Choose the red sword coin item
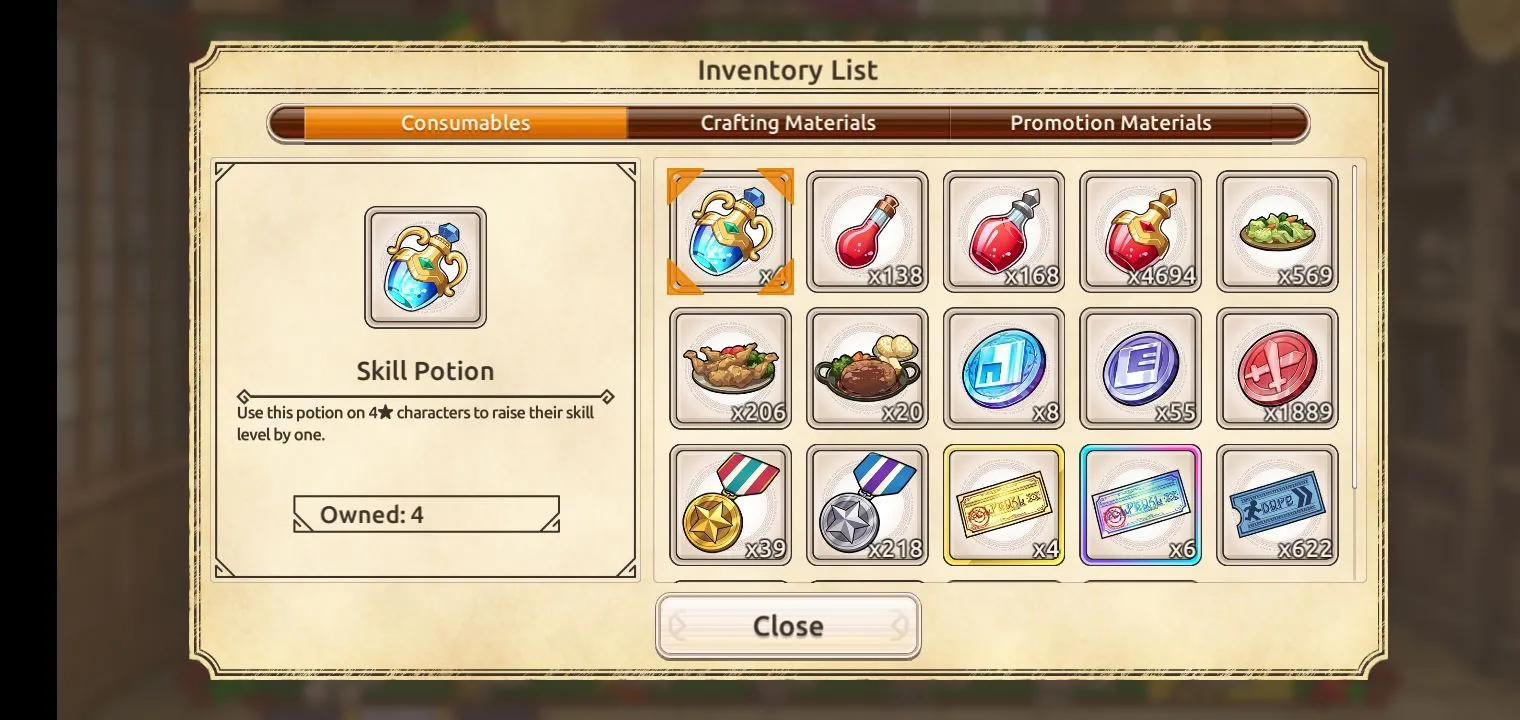The image size is (1520, 720). click(x=1277, y=368)
